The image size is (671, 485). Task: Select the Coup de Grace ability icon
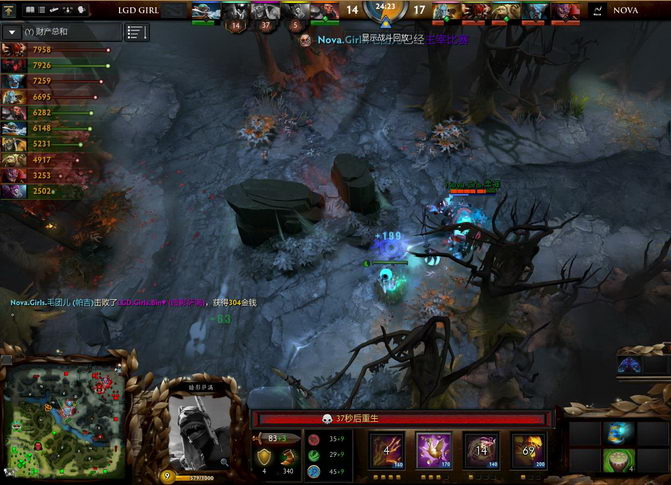[x=528, y=450]
